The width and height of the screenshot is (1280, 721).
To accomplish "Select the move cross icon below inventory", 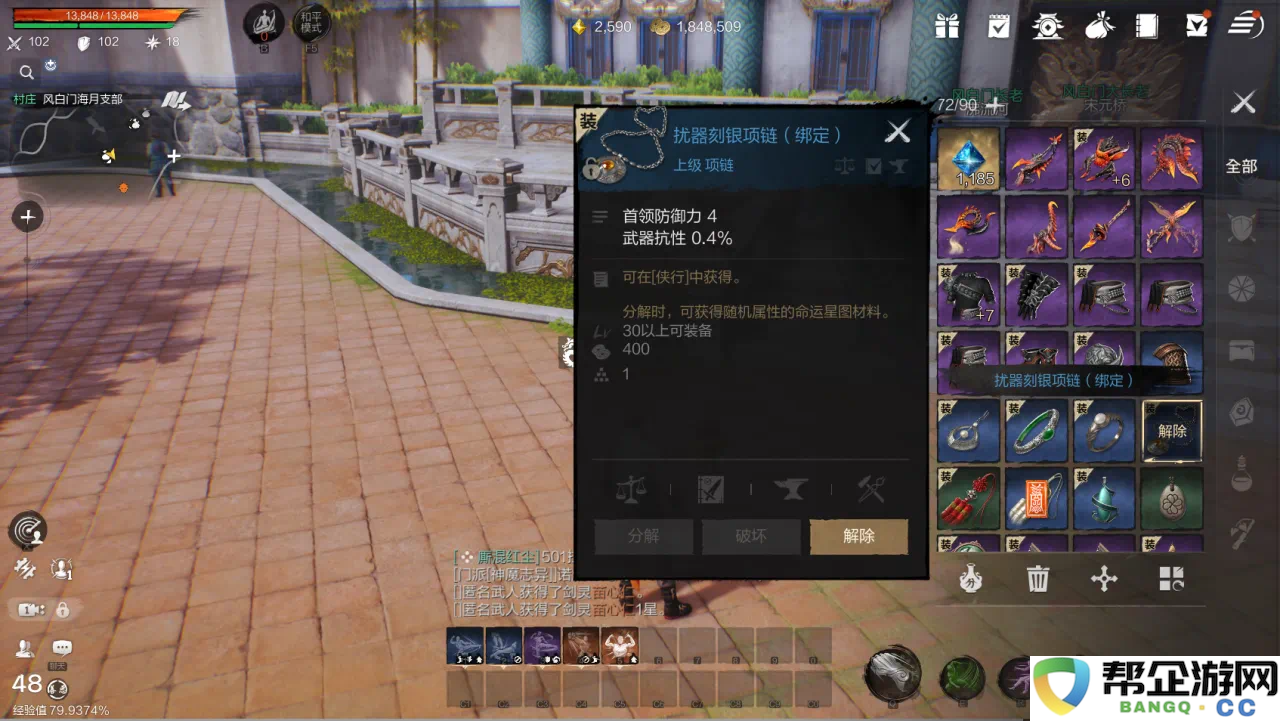I will (1104, 578).
